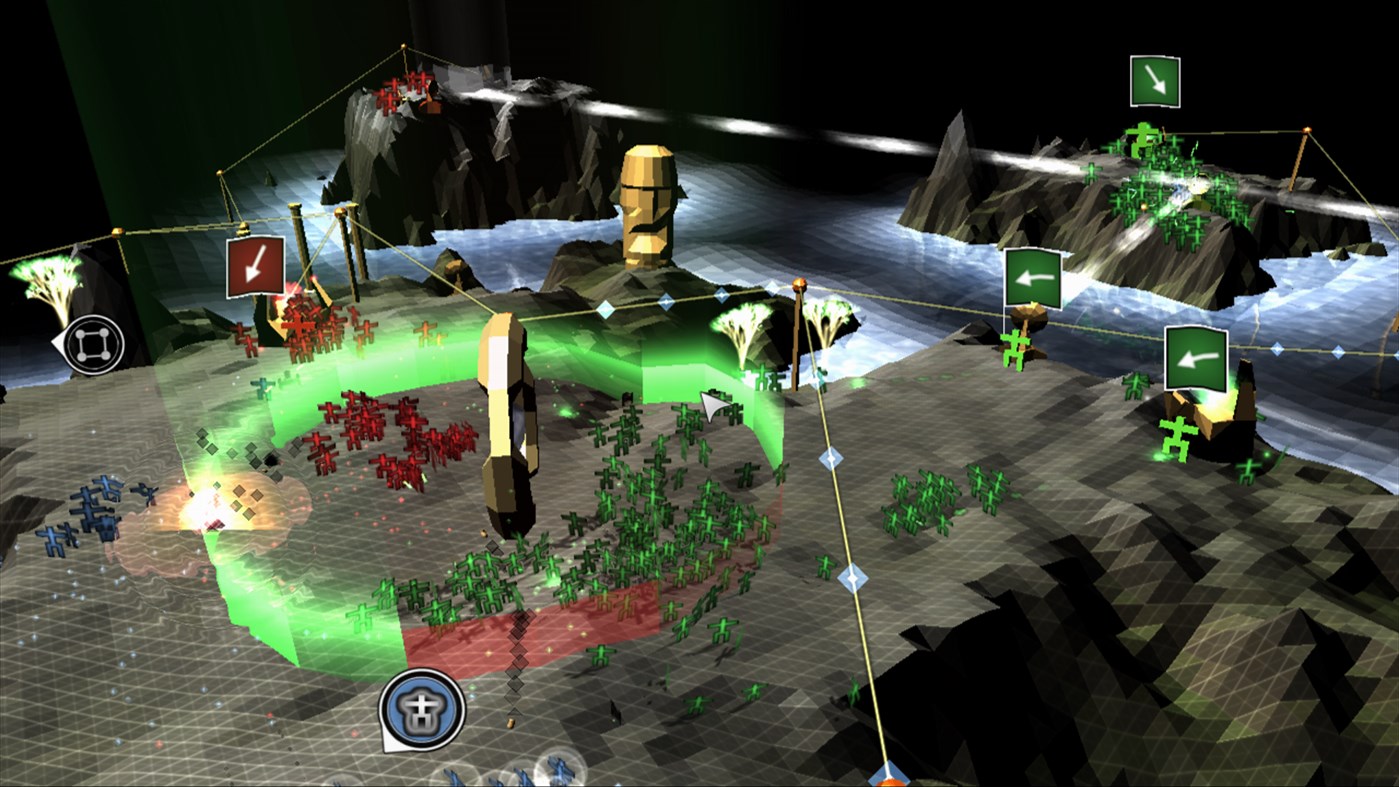Toggle the blue diamond near the left-arrow flag

coord(1277,348)
